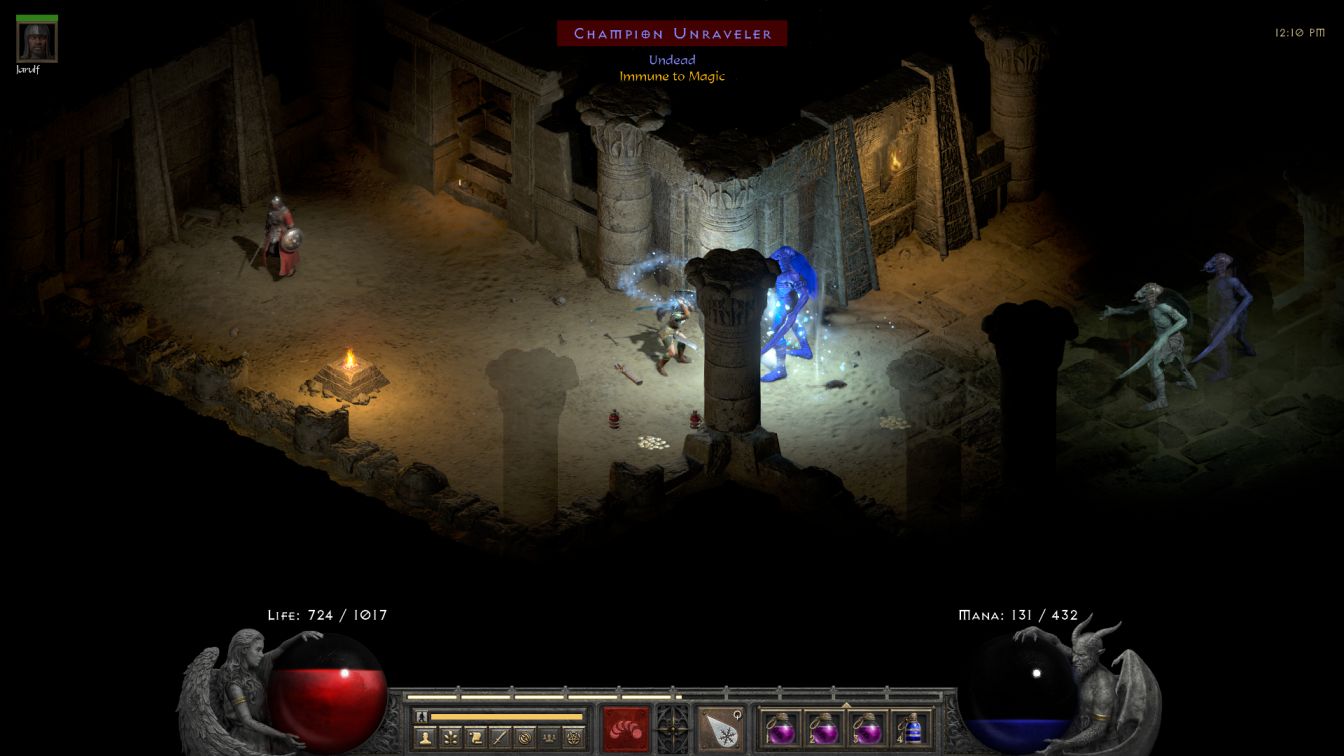Use the purple potion in belt slot 2

(824, 728)
